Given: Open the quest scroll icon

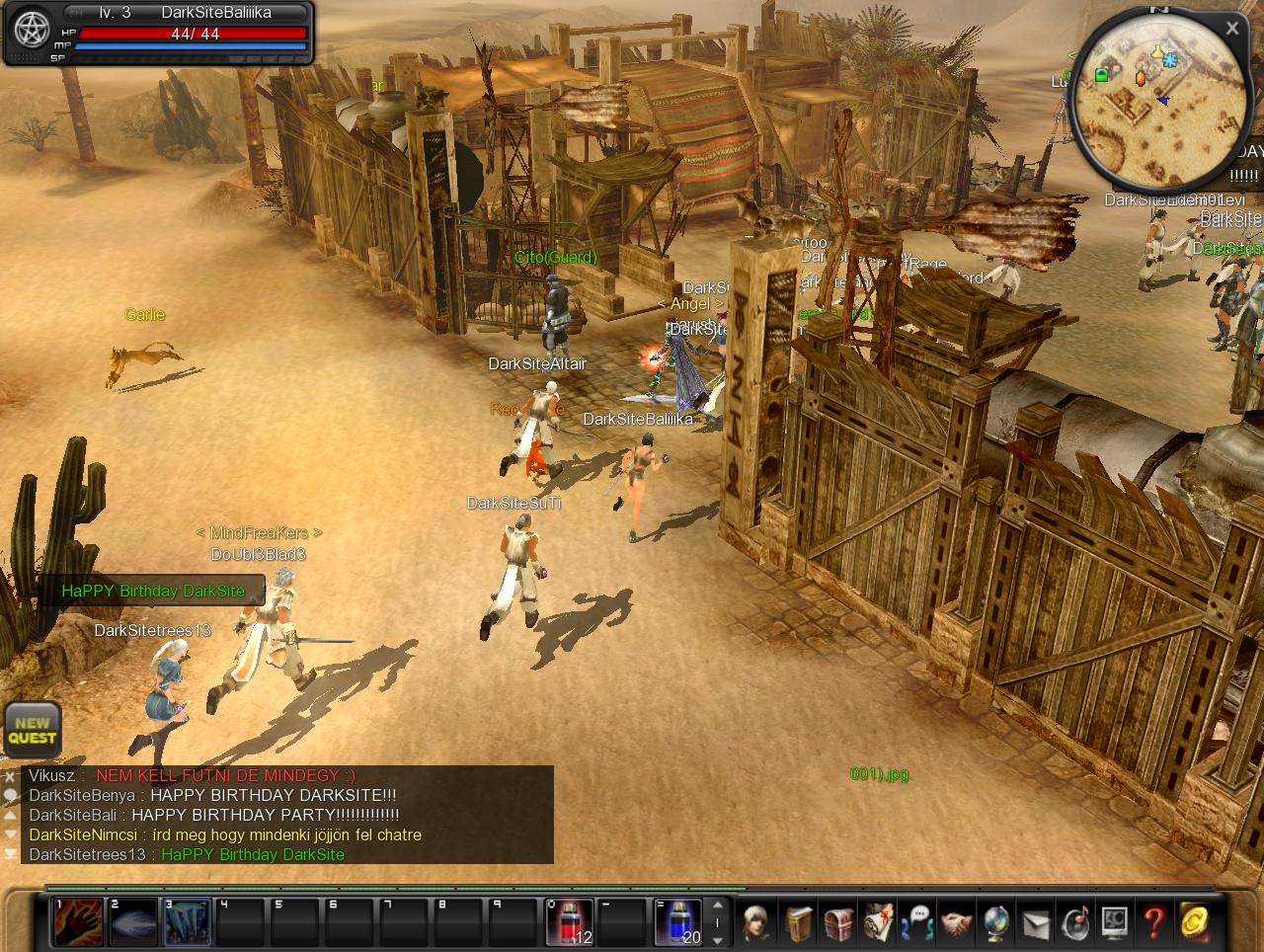Looking at the screenshot, I should tap(878, 923).
